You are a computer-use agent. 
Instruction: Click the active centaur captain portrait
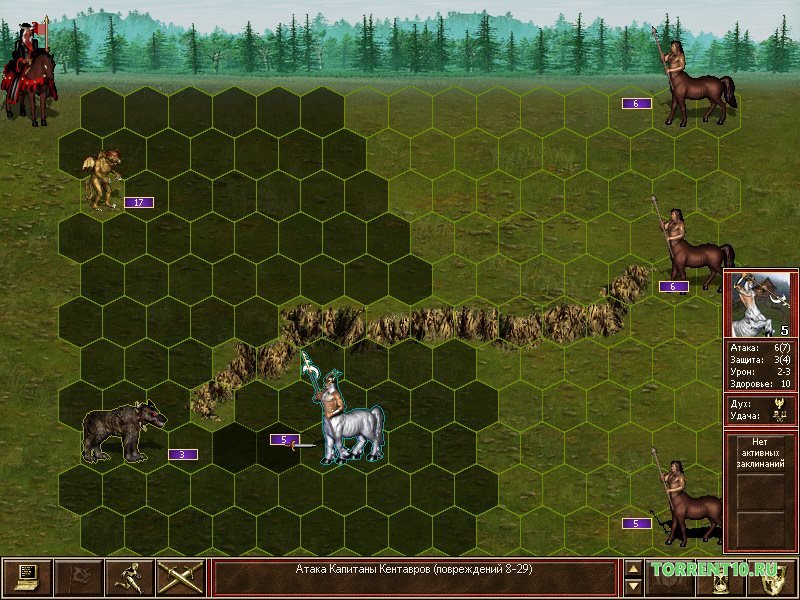coord(760,305)
